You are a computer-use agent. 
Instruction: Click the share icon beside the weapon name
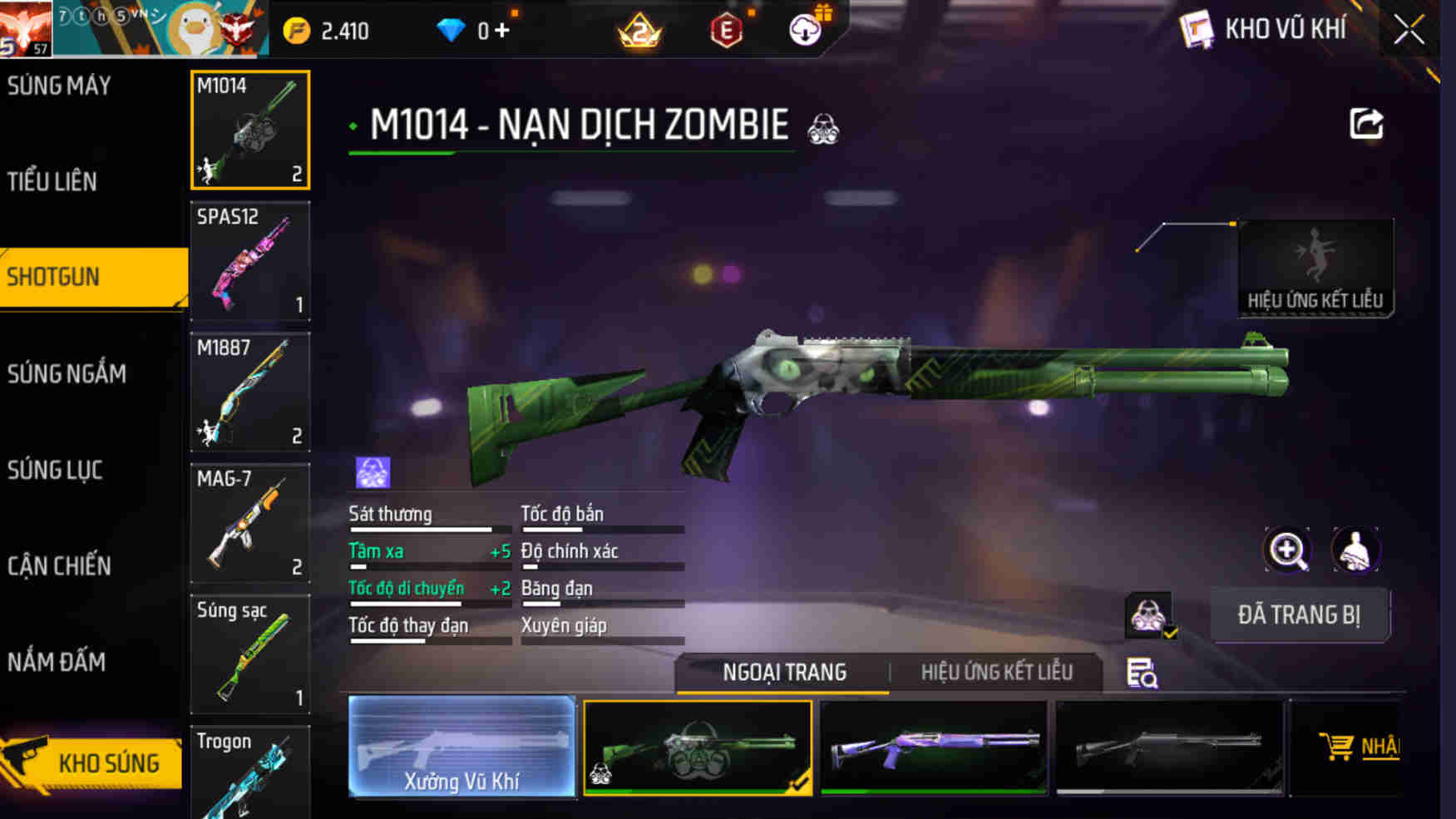tap(1365, 123)
